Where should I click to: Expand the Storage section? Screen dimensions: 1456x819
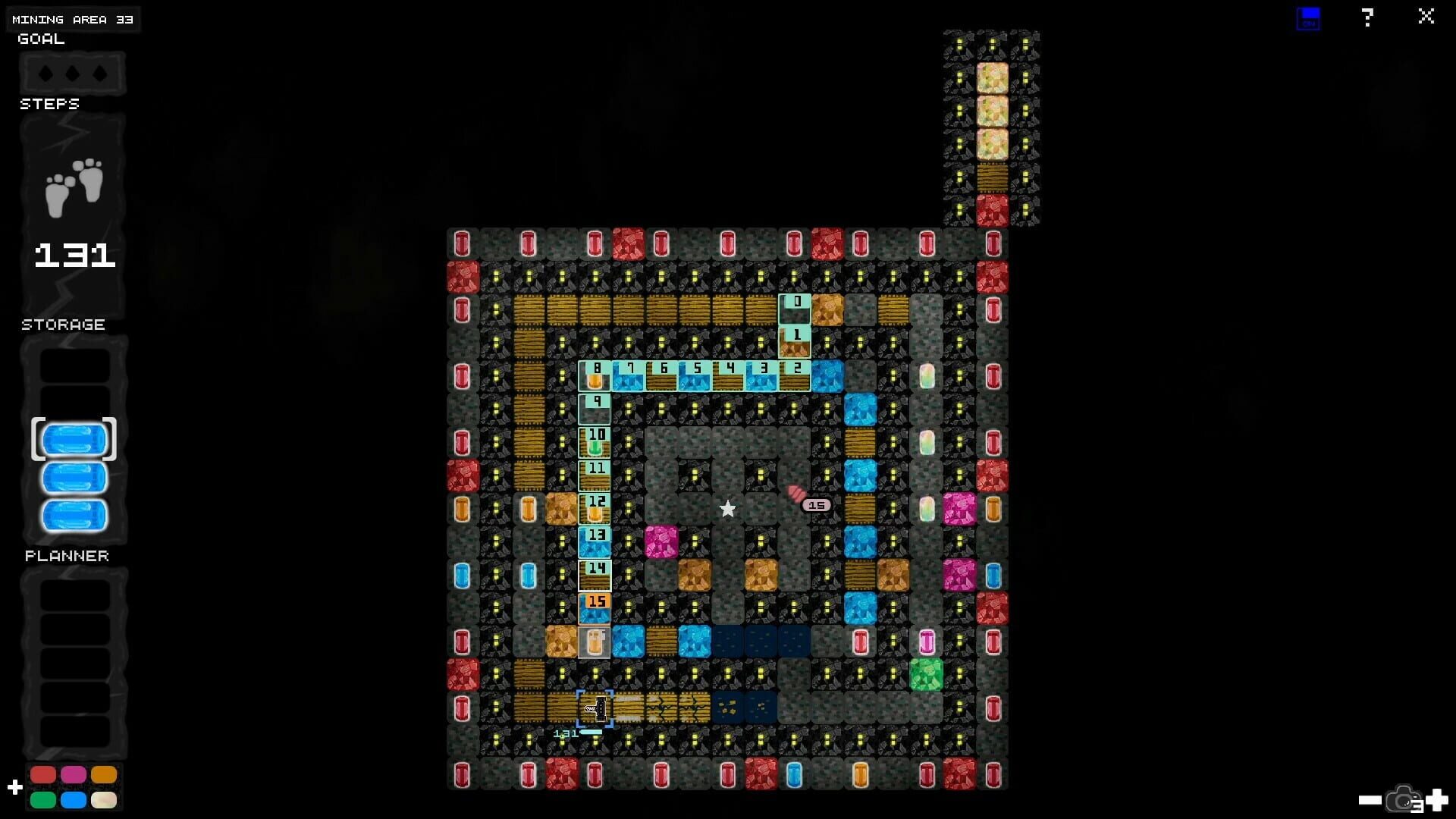pyautogui.click(x=63, y=325)
